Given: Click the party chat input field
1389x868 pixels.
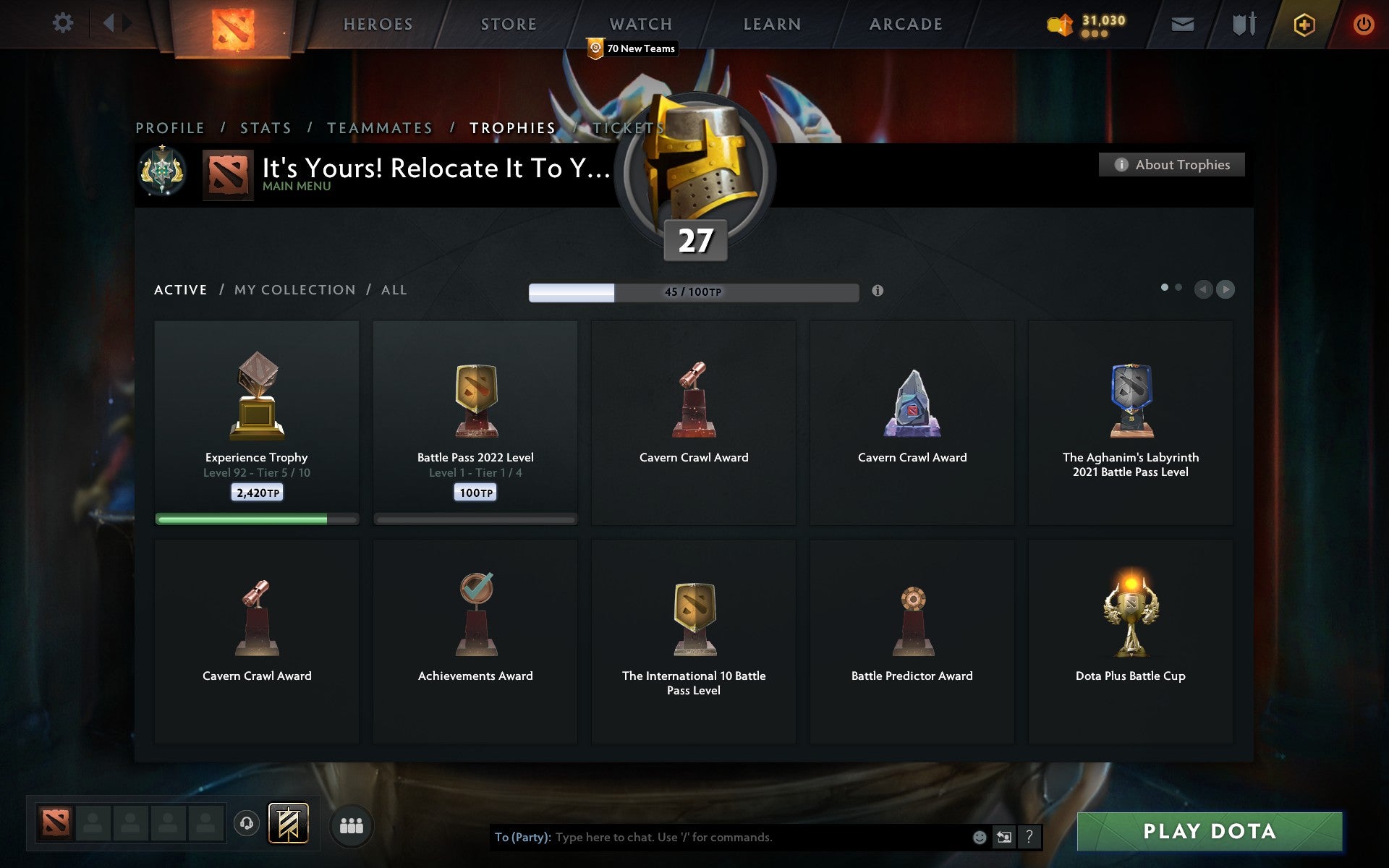Looking at the screenshot, I should coord(723,838).
